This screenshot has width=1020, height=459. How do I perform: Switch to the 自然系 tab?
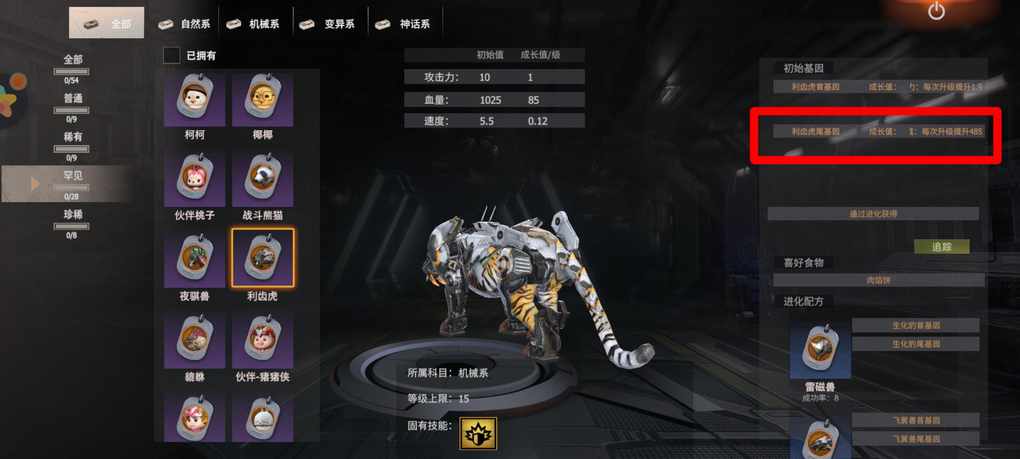(183, 23)
